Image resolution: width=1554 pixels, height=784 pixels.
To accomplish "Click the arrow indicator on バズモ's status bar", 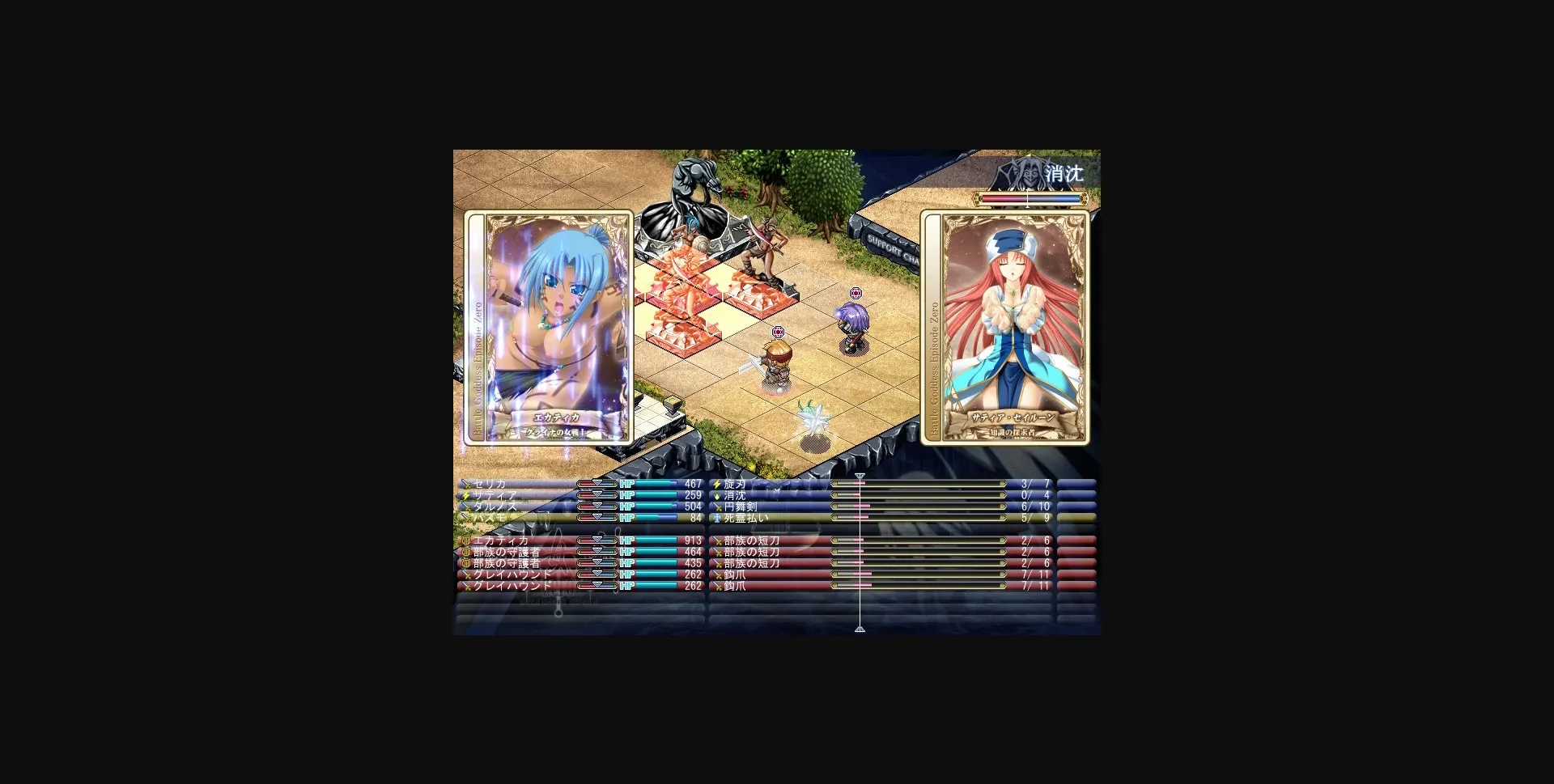I will point(598,519).
